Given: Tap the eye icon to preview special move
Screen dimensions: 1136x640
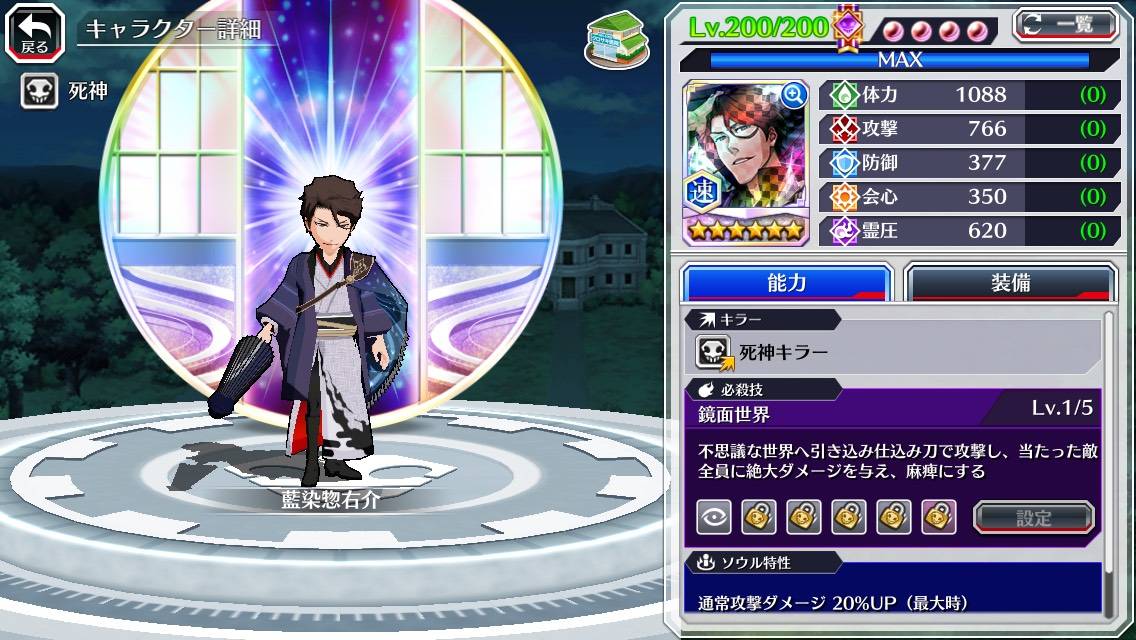Looking at the screenshot, I should (713, 517).
